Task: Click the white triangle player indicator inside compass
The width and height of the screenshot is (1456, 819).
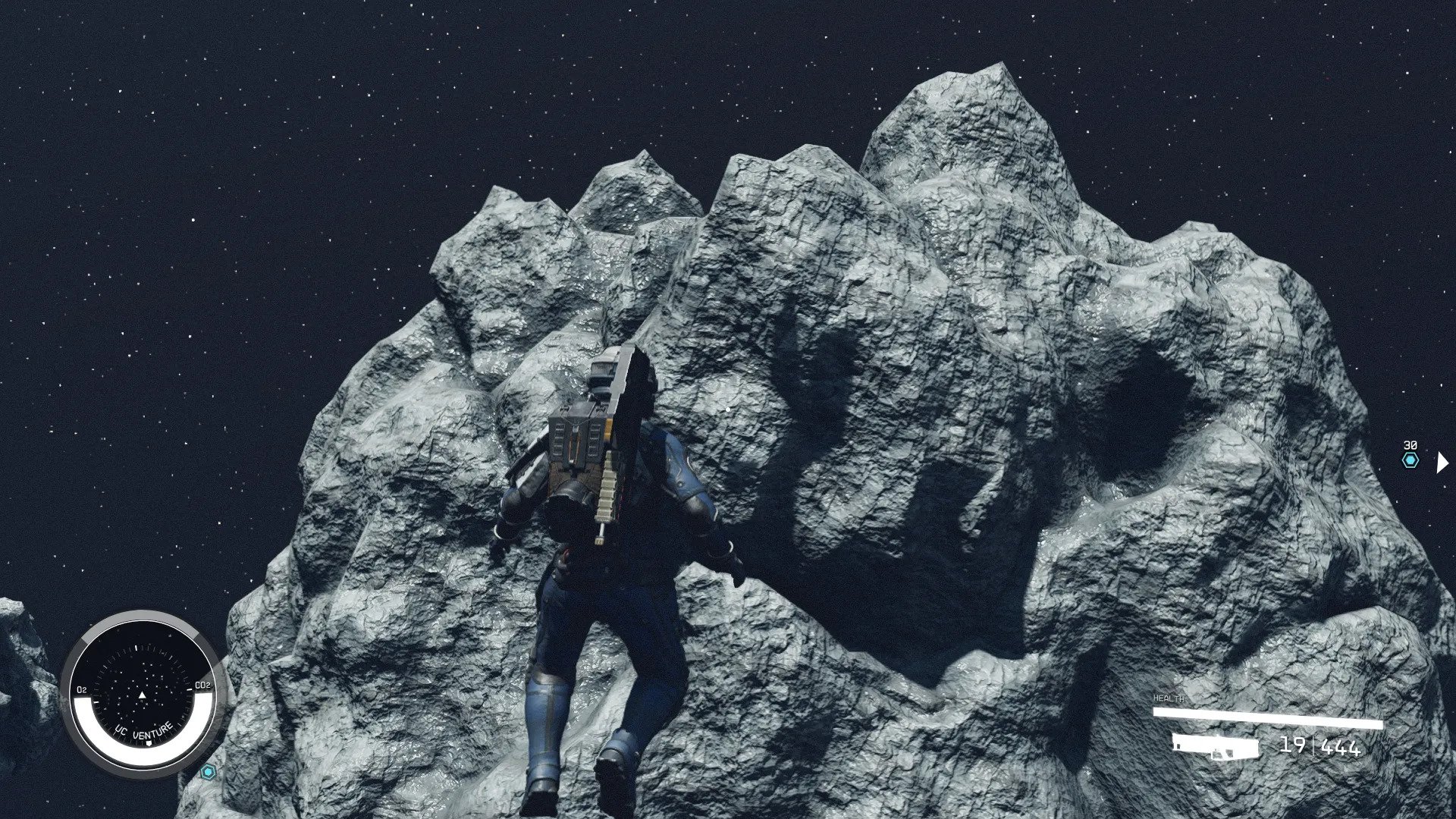Action: pos(143,695)
